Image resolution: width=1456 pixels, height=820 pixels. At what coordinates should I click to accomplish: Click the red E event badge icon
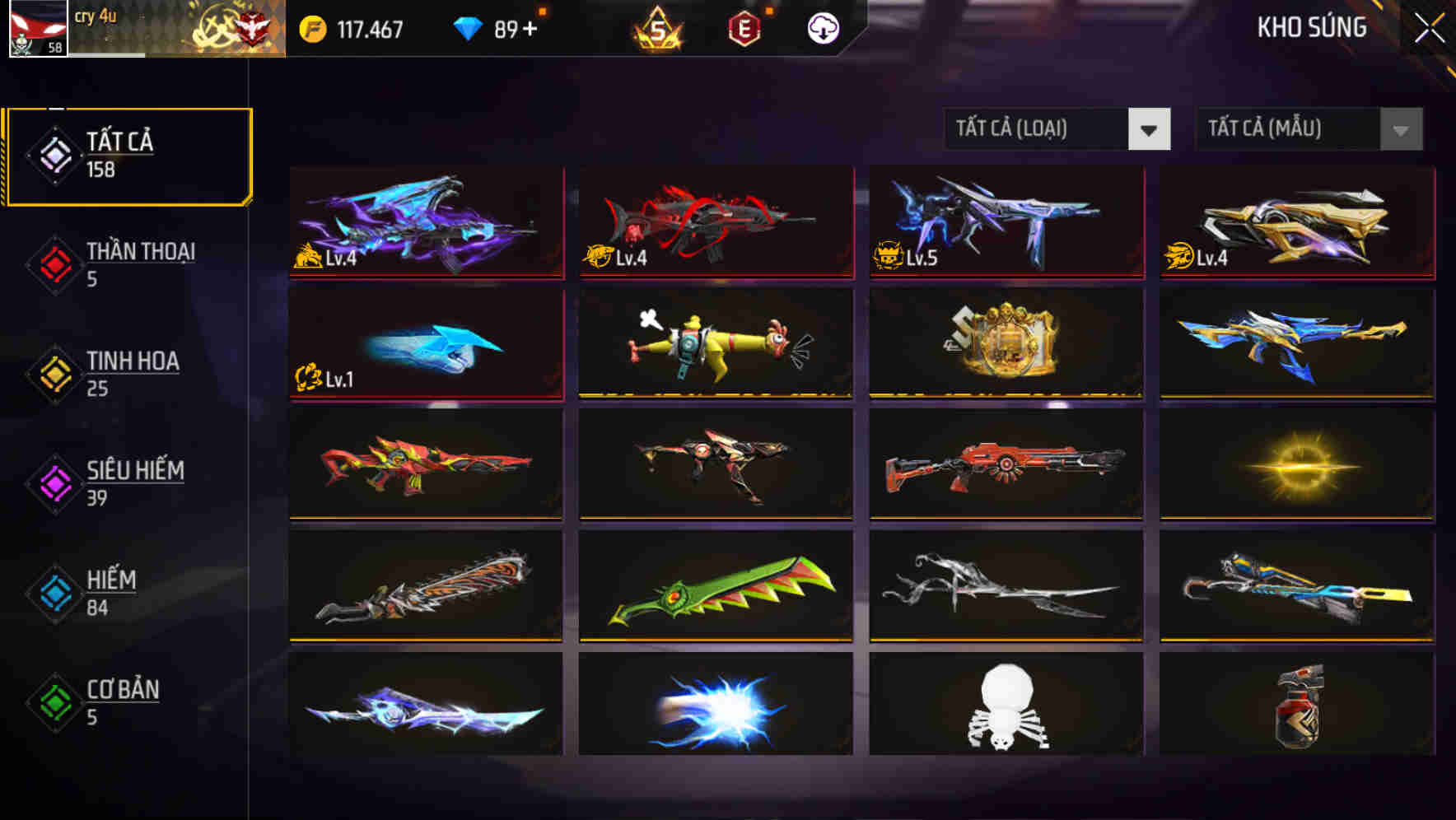point(741,28)
